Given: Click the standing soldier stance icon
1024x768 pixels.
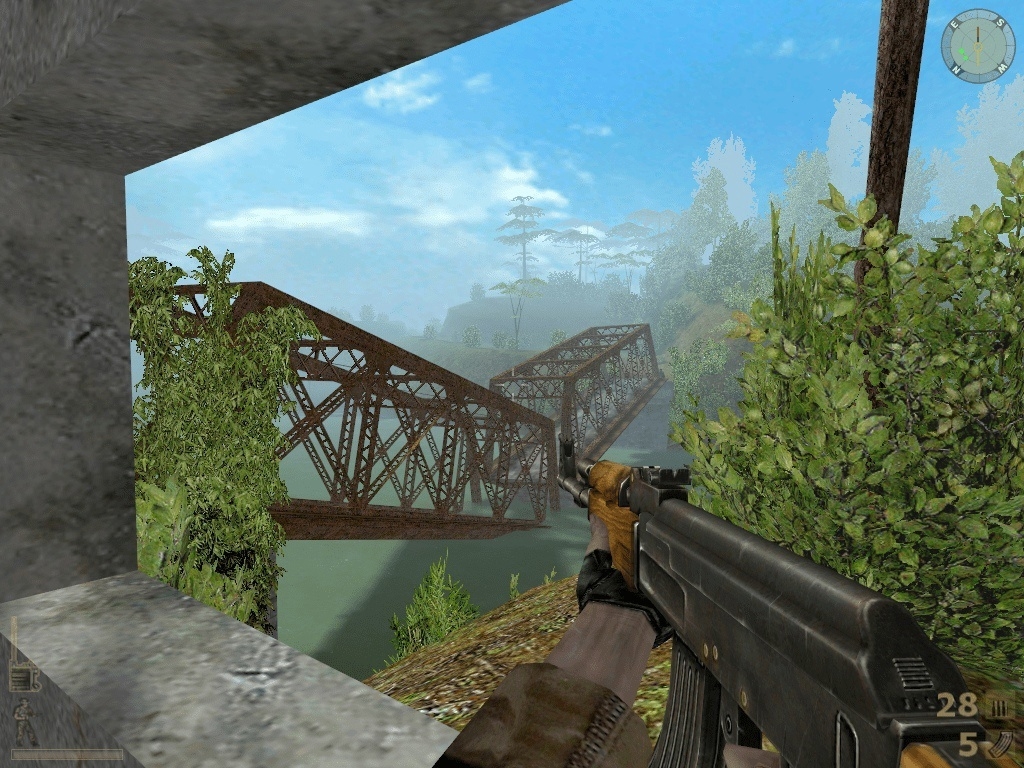Looking at the screenshot, I should point(25,722).
